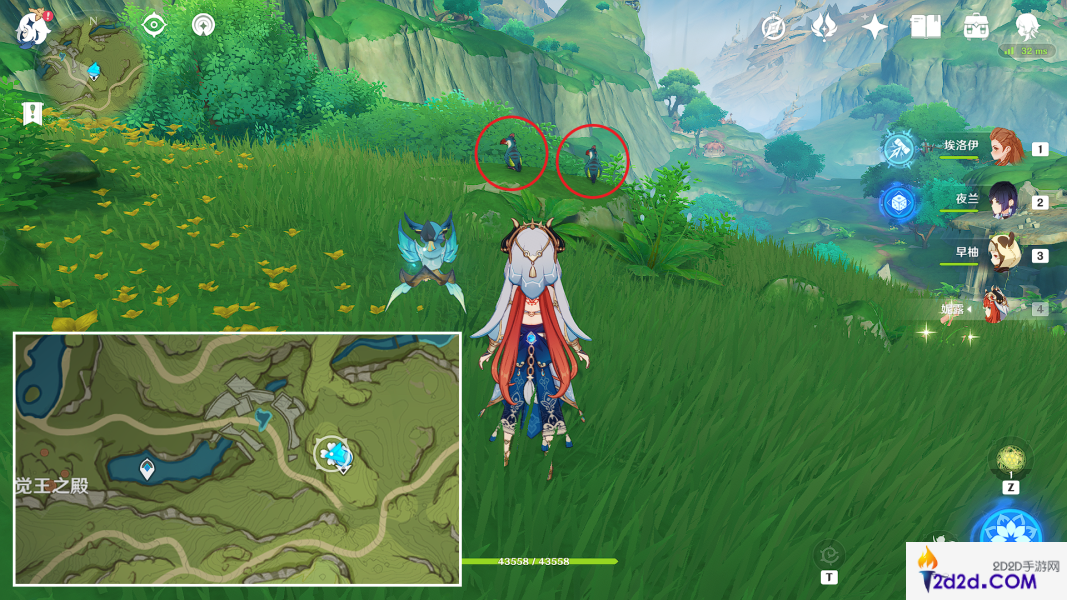Open the character screen head icon
The width and height of the screenshot is (1067, 600).
coord(1027,25)
